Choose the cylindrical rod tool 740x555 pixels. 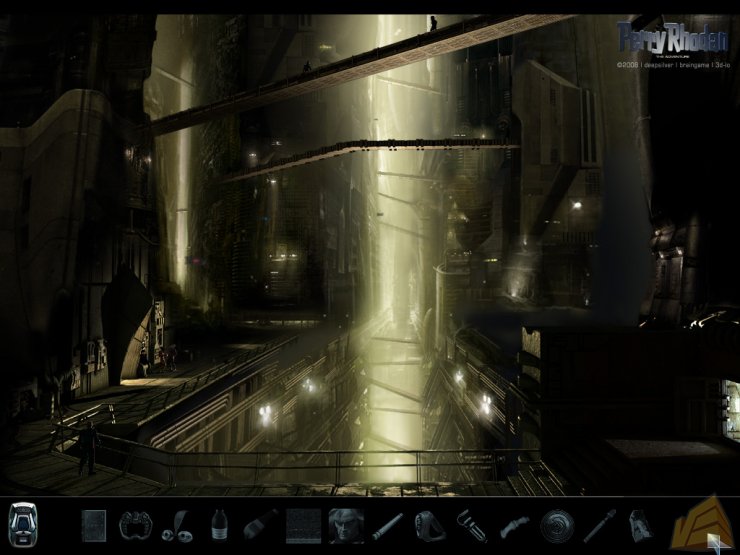(386, 524)
